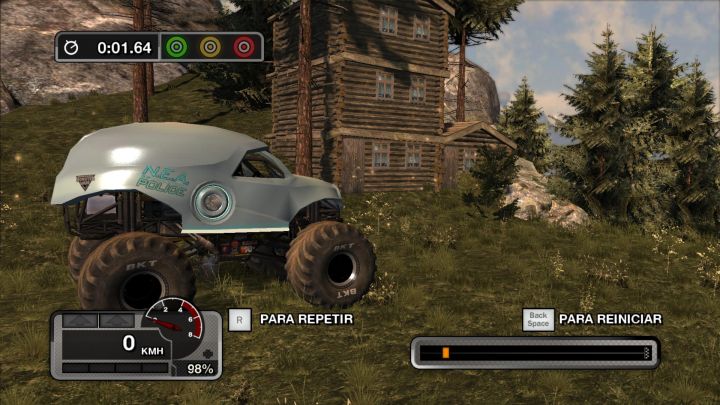720x405 pixels.
Task: Choose the red ring medal icon
Action: click(x=243, y=47)
